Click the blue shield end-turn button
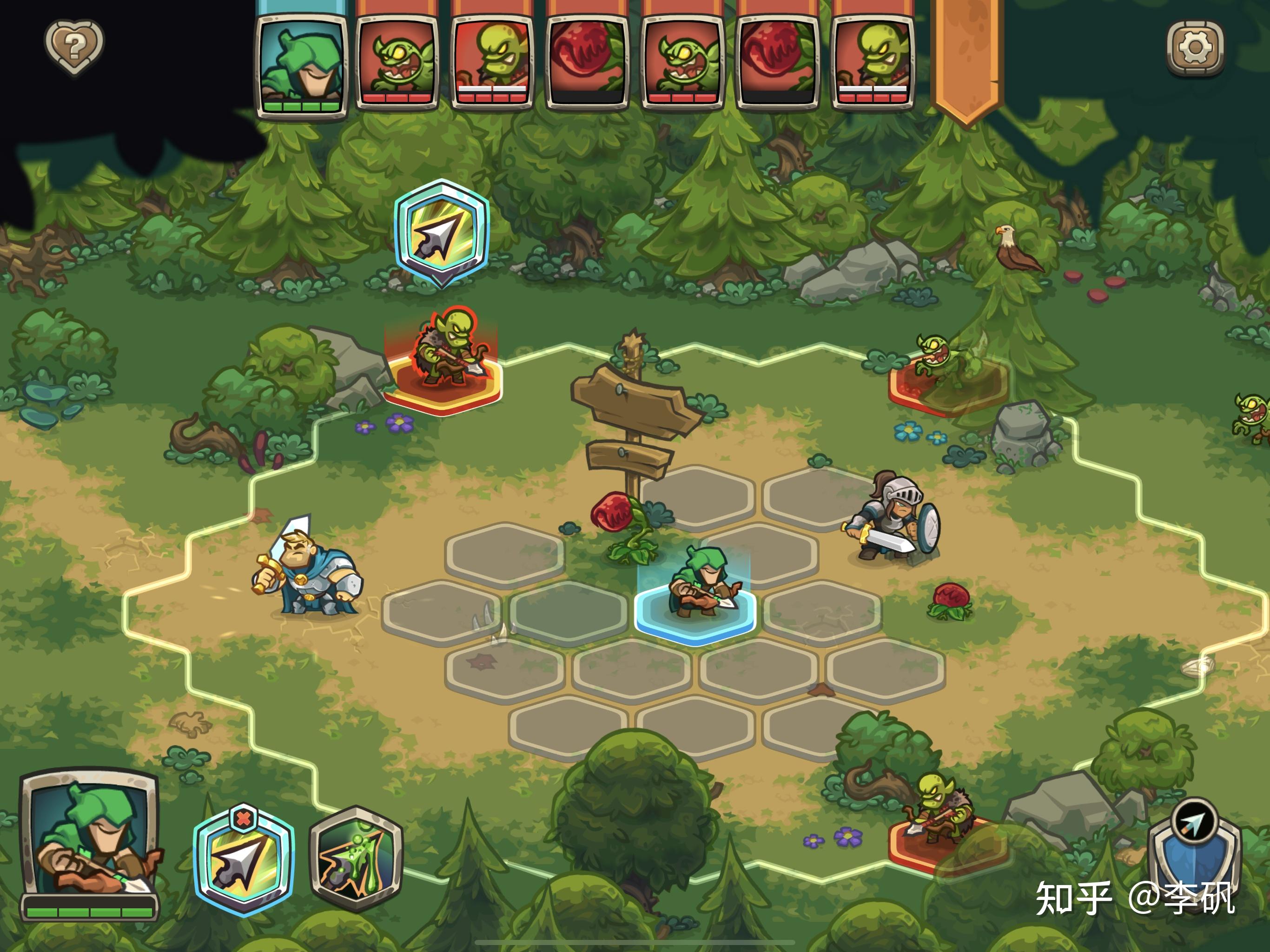The image size is (1270, 952). [1194, 844]
